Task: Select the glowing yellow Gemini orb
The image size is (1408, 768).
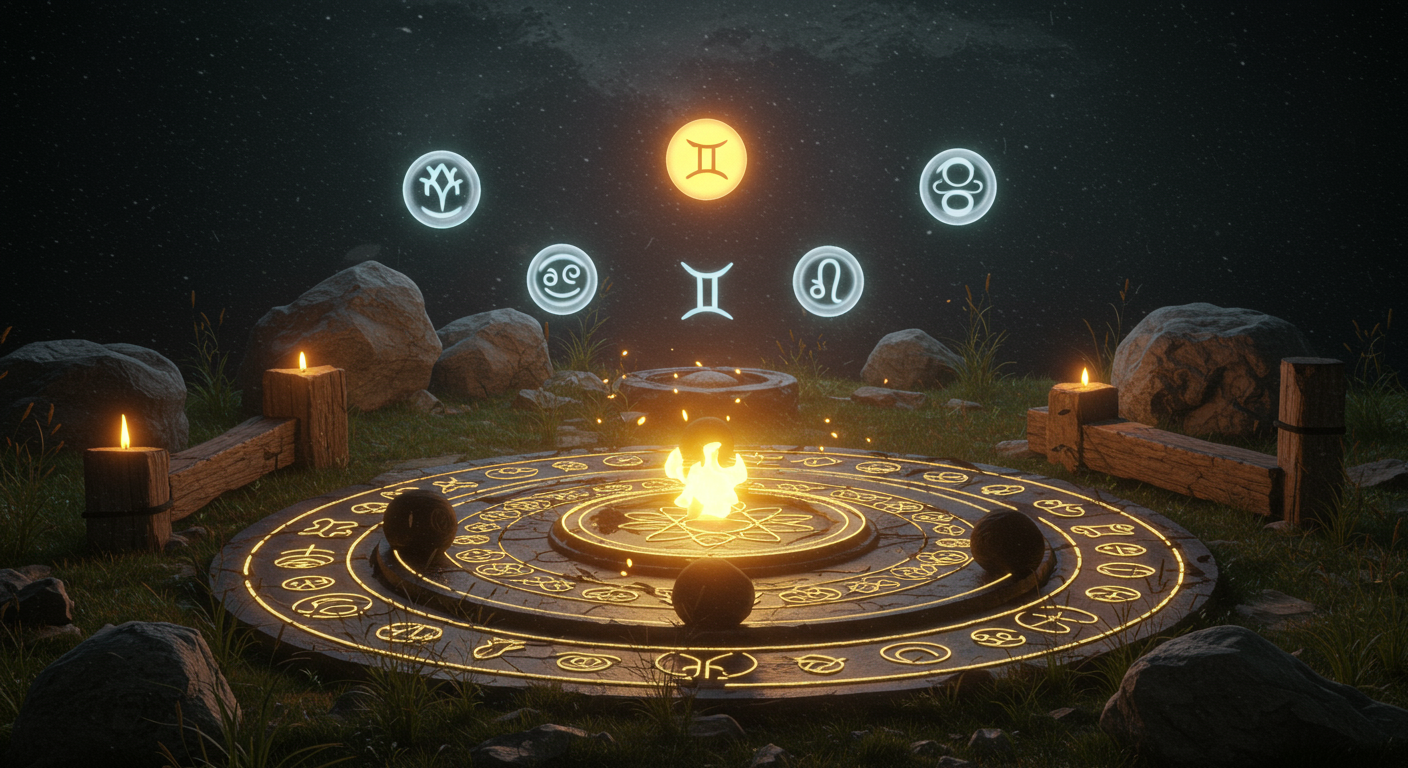Action: click(706, 159)
